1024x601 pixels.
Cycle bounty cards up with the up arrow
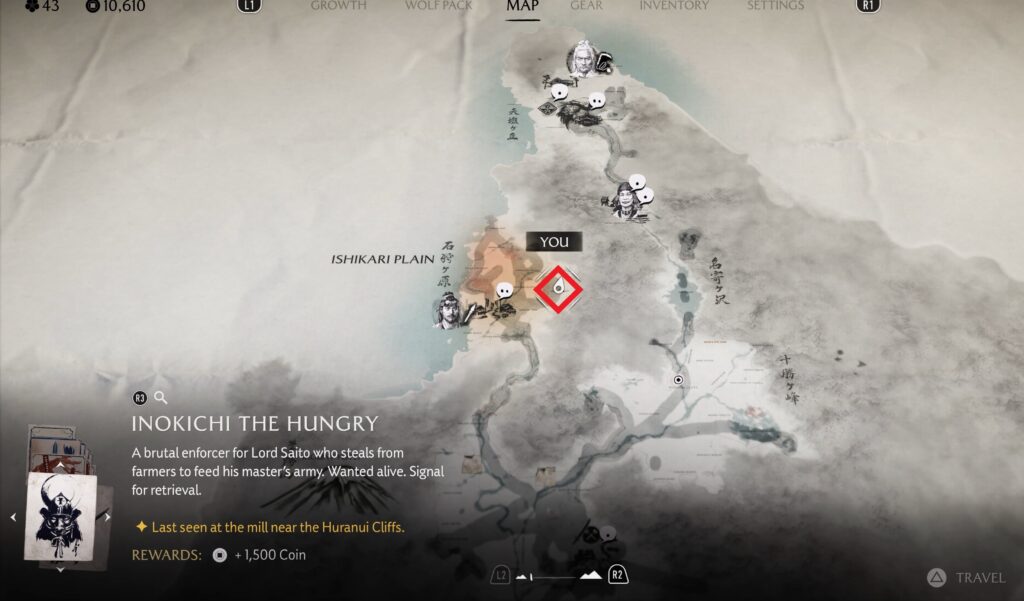coord(60,465)
